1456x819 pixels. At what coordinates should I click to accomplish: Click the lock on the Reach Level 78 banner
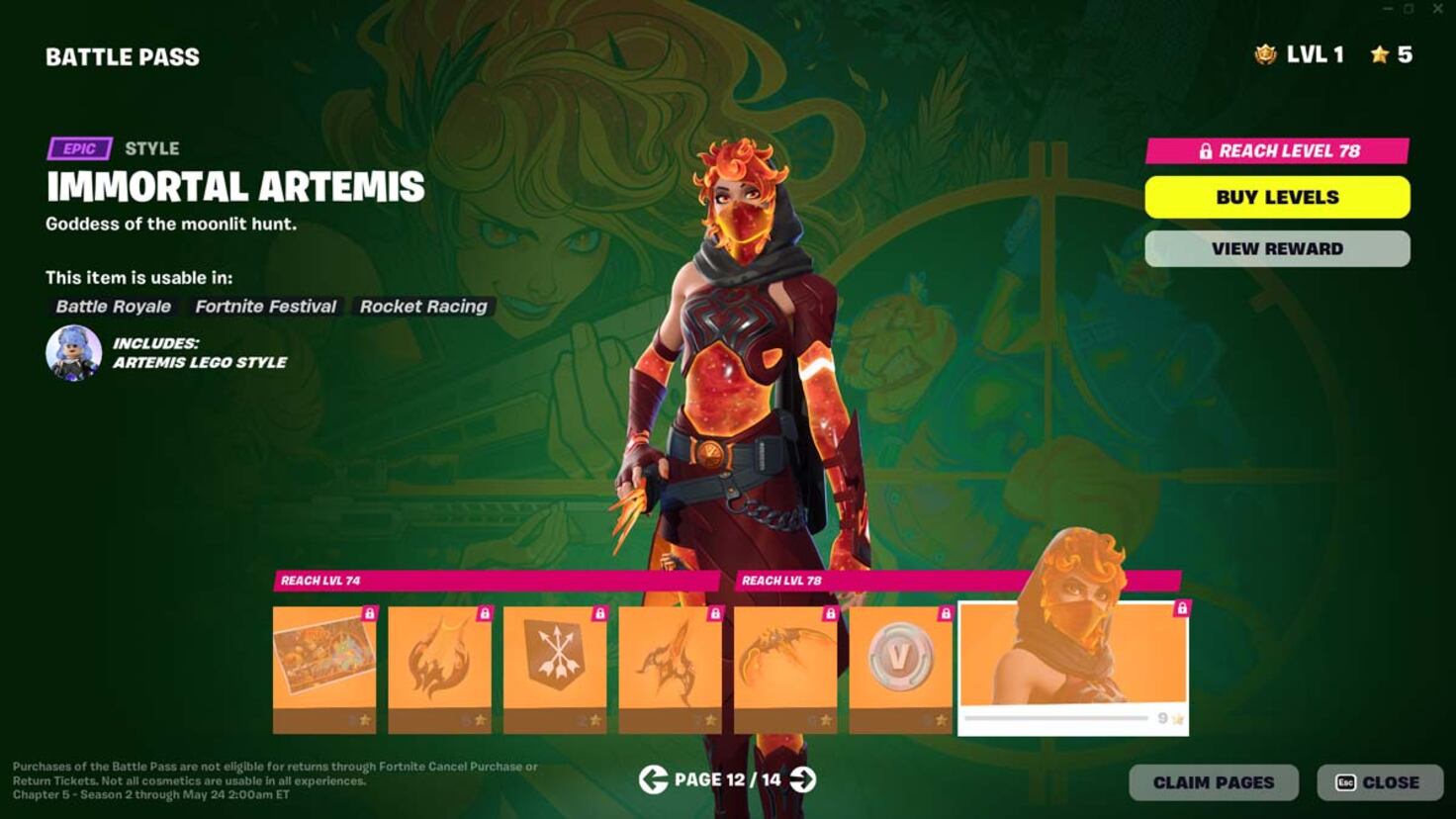click(1207, 151)
